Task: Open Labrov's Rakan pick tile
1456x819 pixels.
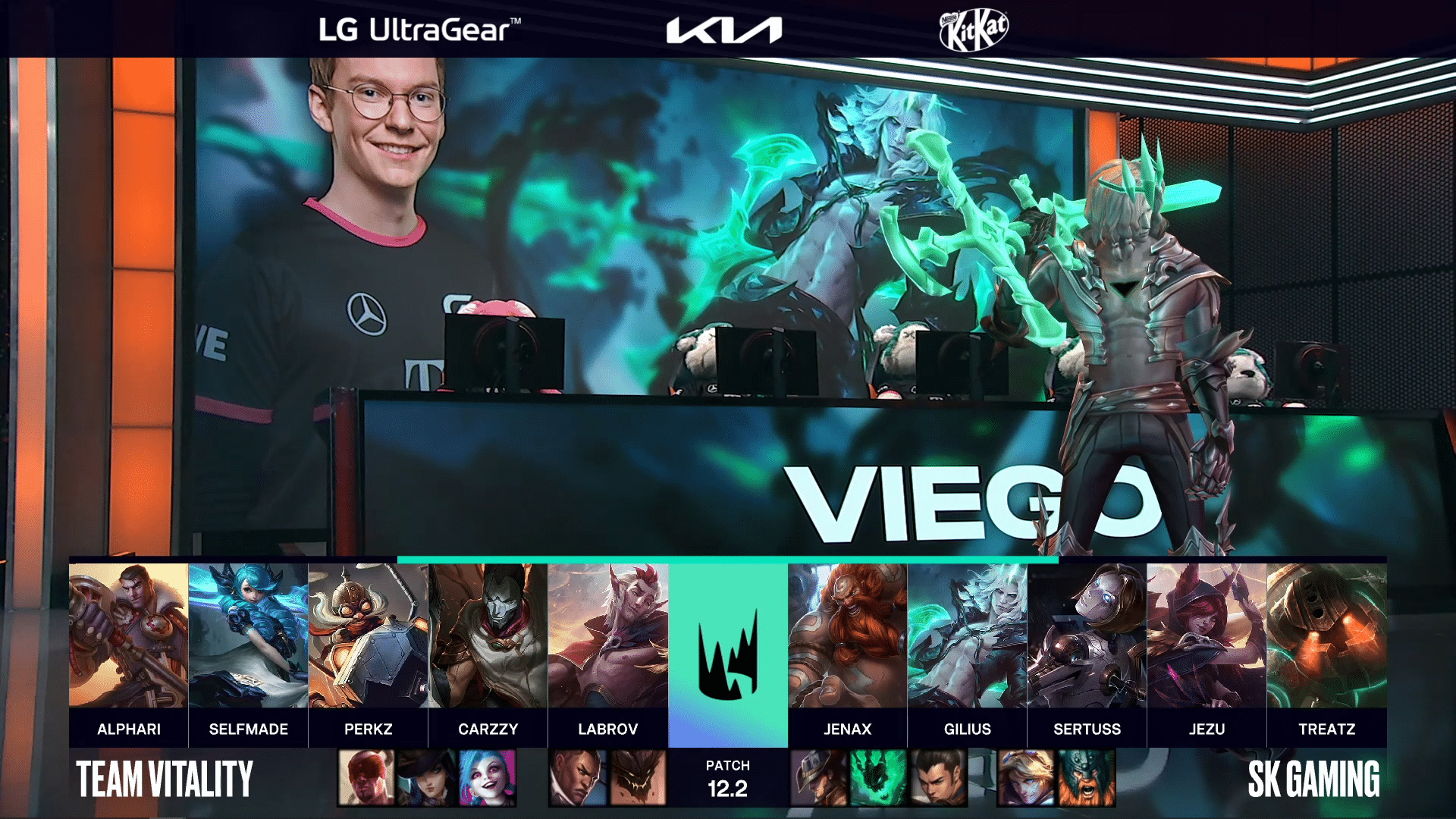Action: [607, 635]
